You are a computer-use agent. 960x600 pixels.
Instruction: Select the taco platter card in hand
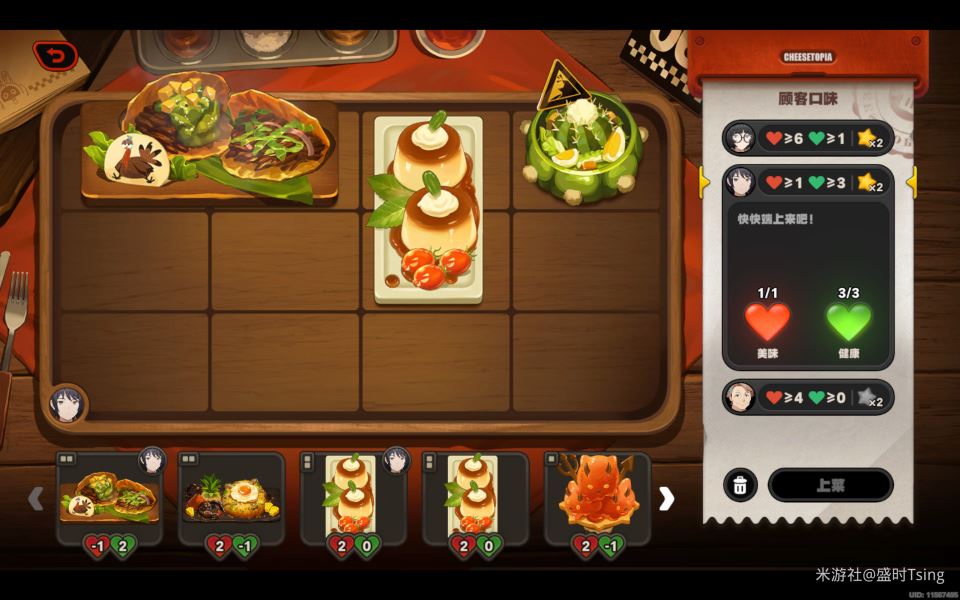[109, 497]
